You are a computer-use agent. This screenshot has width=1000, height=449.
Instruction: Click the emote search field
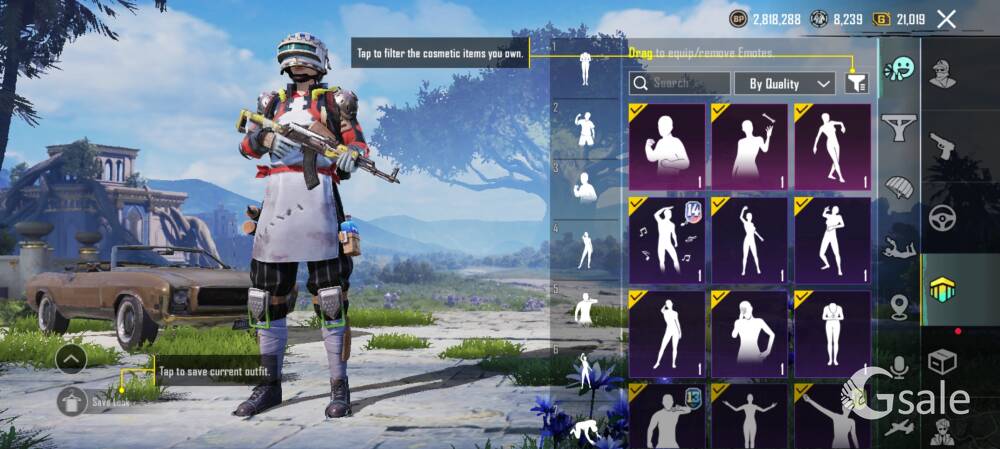[x=680, y=83]
